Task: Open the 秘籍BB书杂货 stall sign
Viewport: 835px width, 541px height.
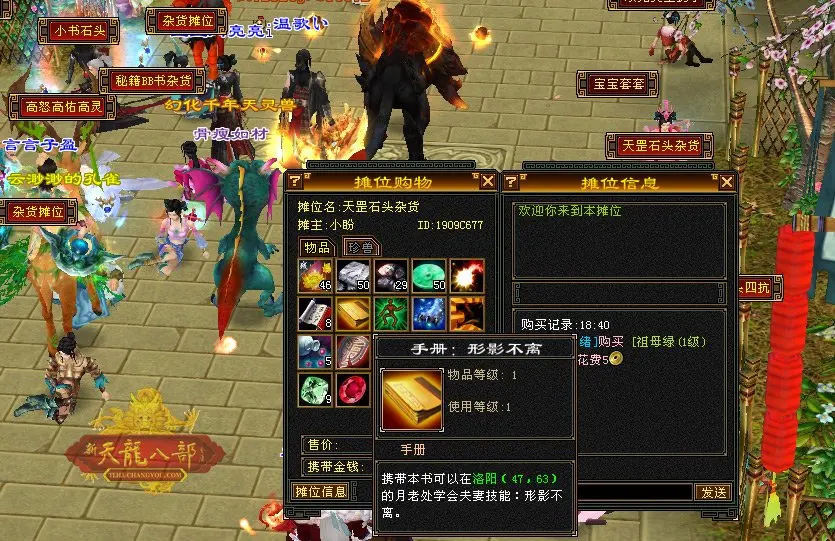Action: pos(152,81)
